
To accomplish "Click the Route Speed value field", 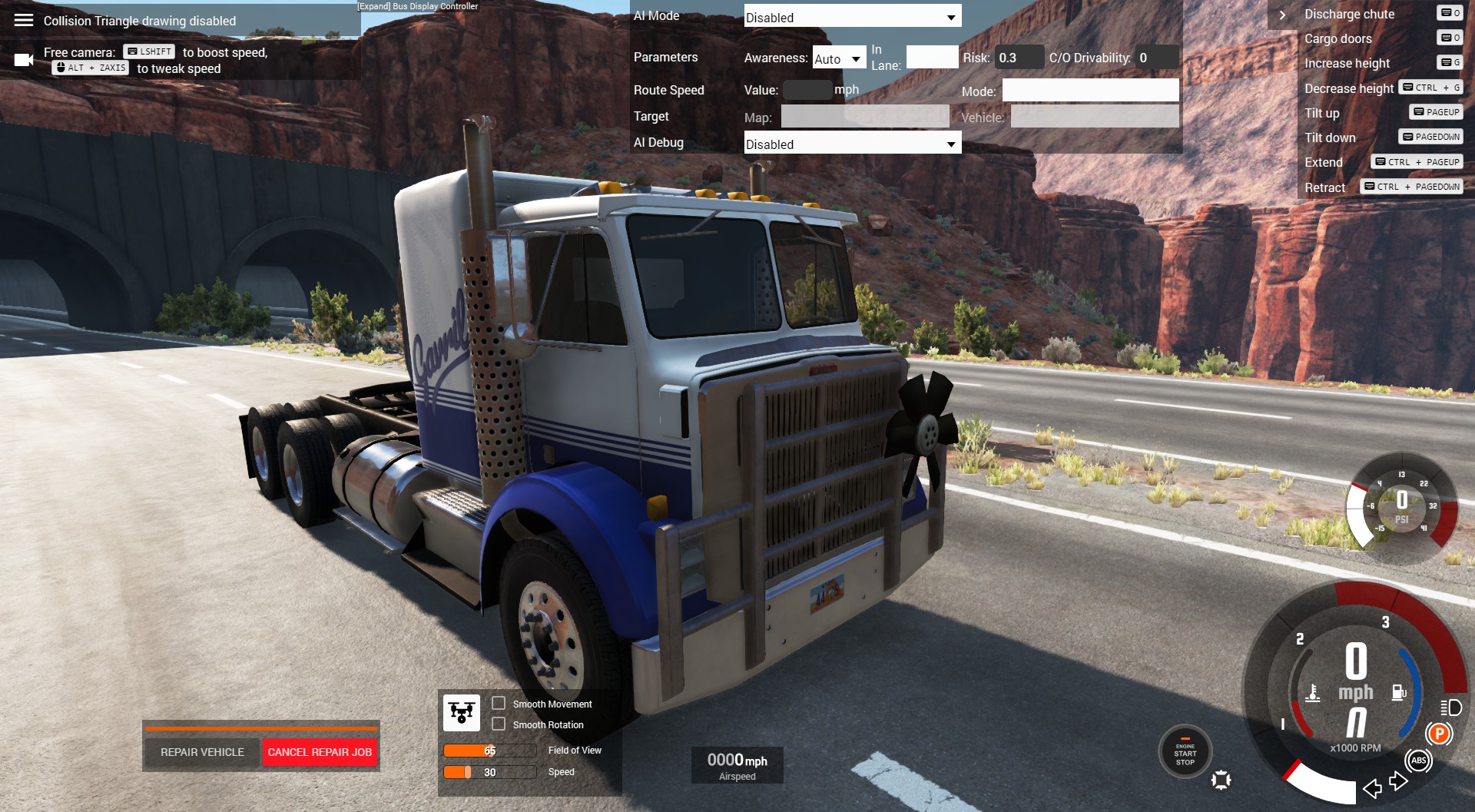I will pos(806,90).
